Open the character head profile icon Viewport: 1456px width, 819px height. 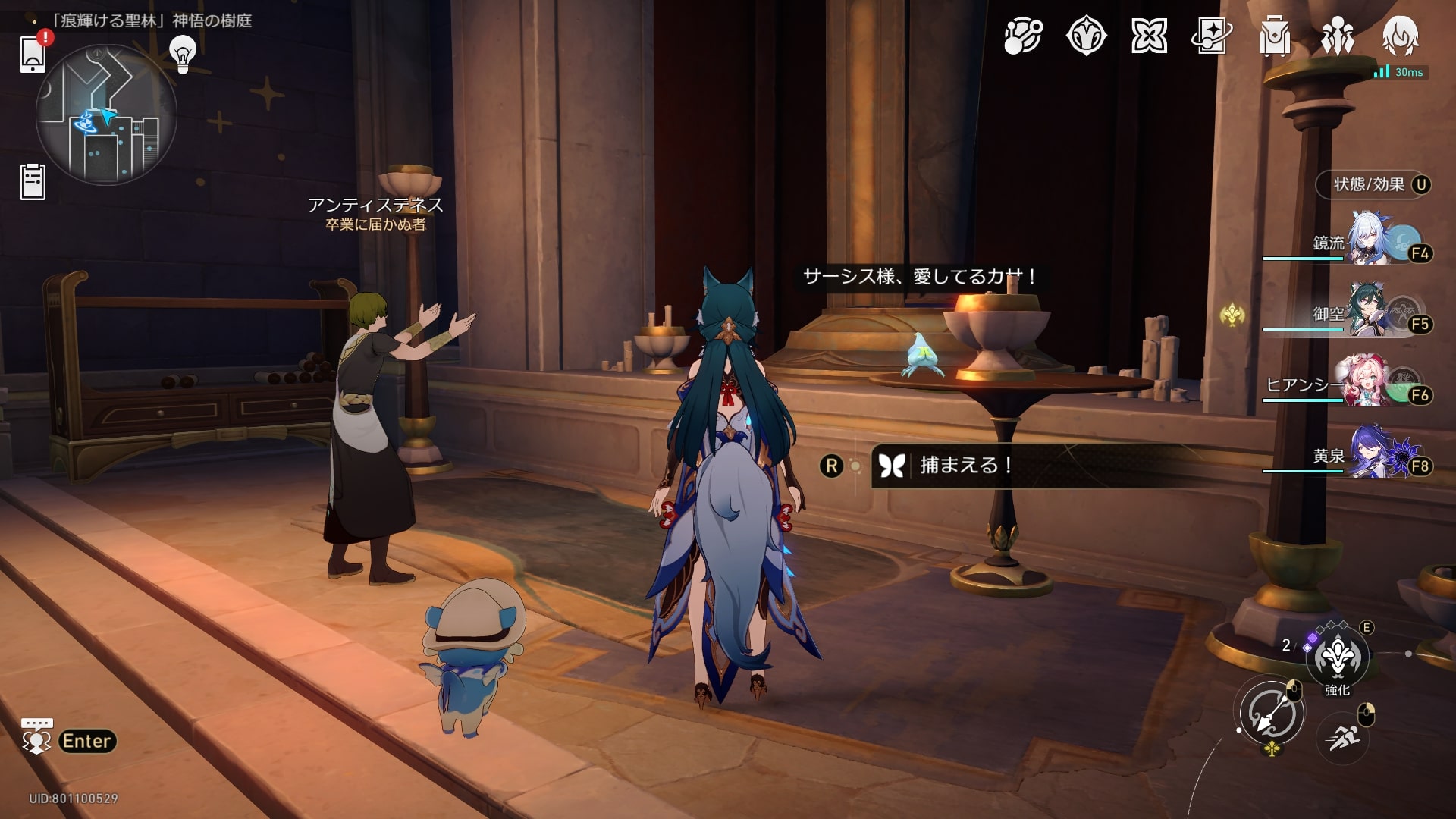click(x=1400, y=36)
